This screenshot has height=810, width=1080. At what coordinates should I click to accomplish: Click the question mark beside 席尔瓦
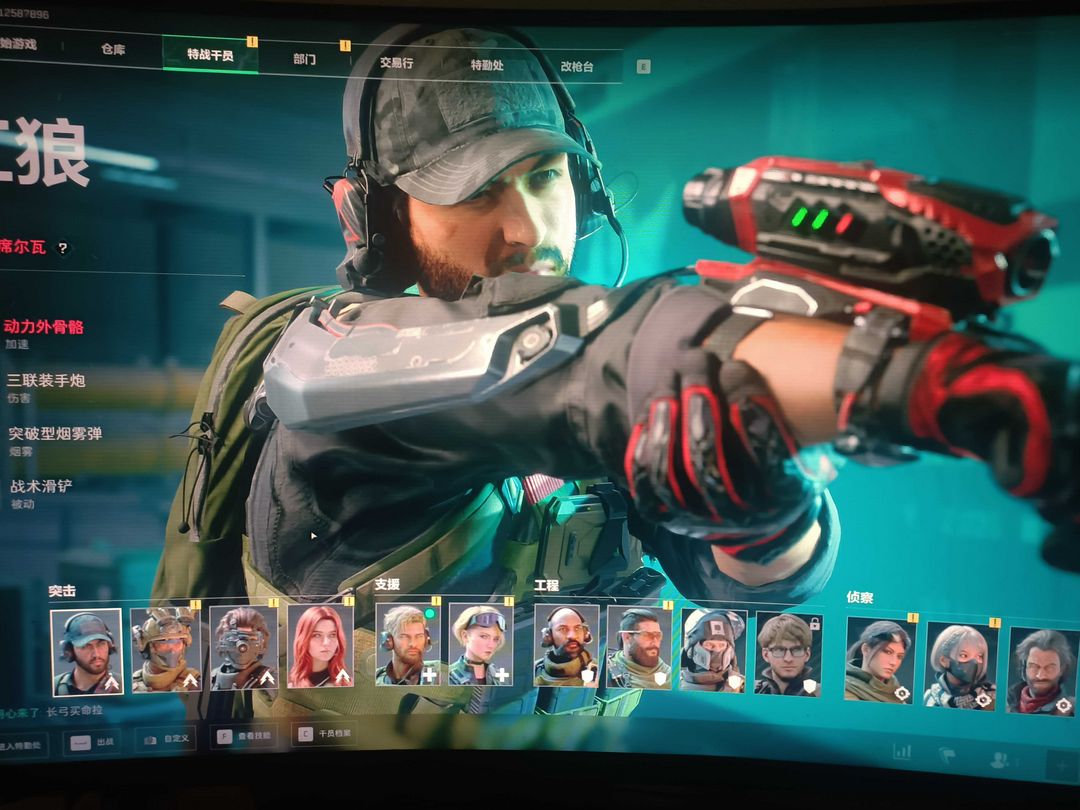[x=62, y=248]
